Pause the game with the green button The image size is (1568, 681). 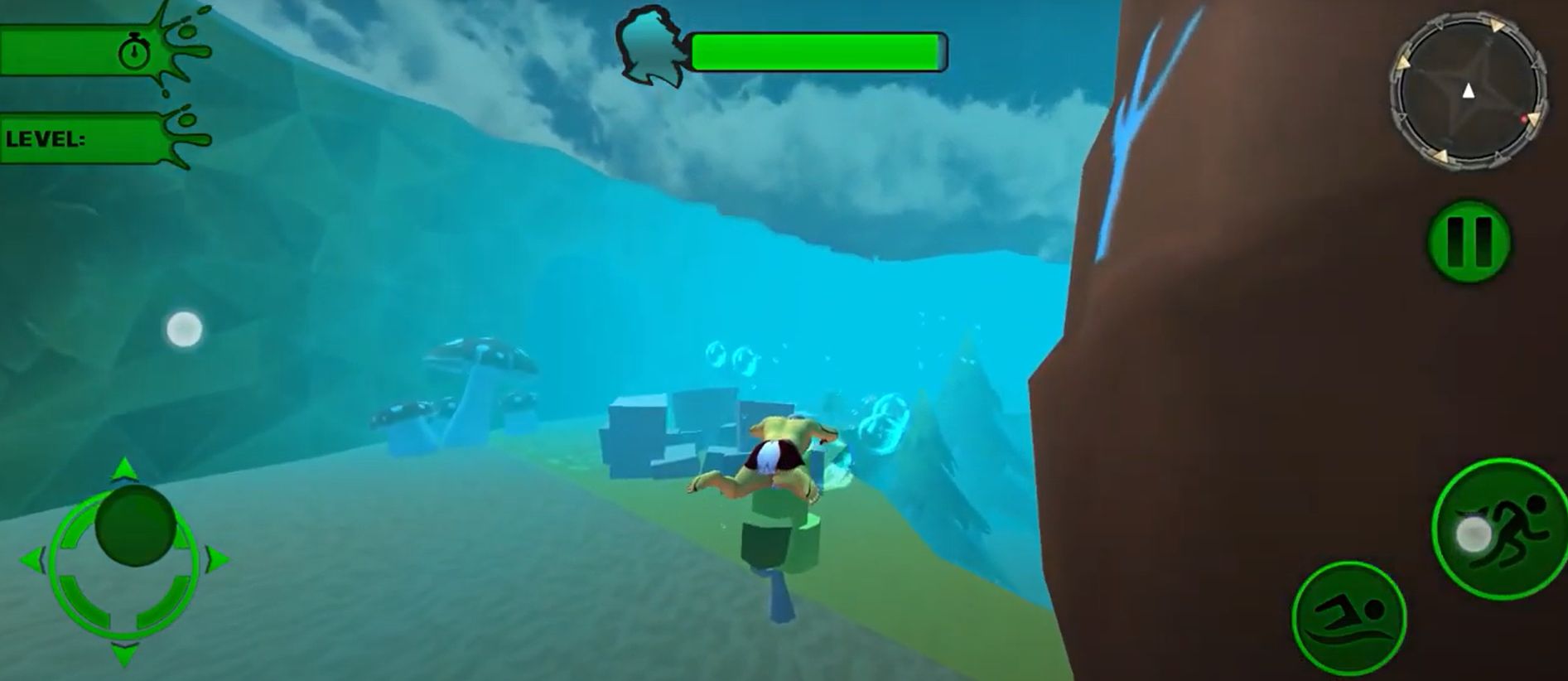pyautogui.click(x=1469, y=242)
